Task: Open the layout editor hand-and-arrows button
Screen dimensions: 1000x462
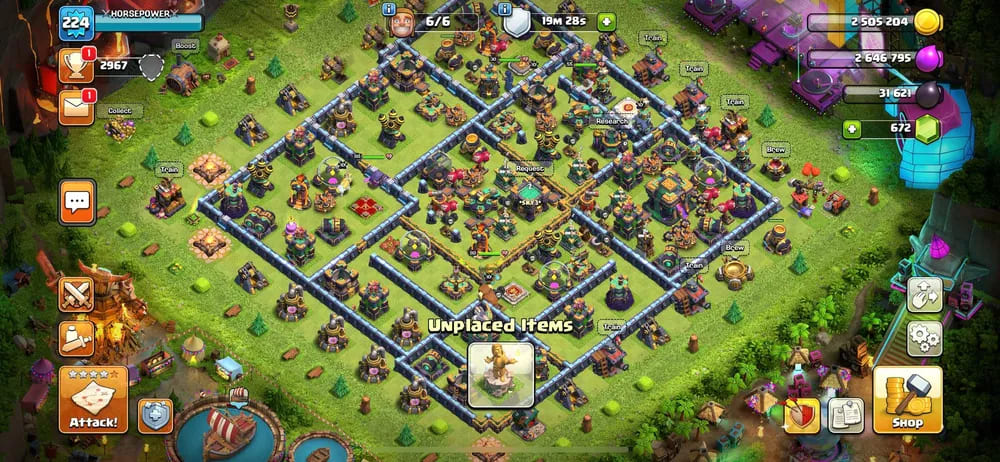Action: pyautogui.click(x=924, y=296)
